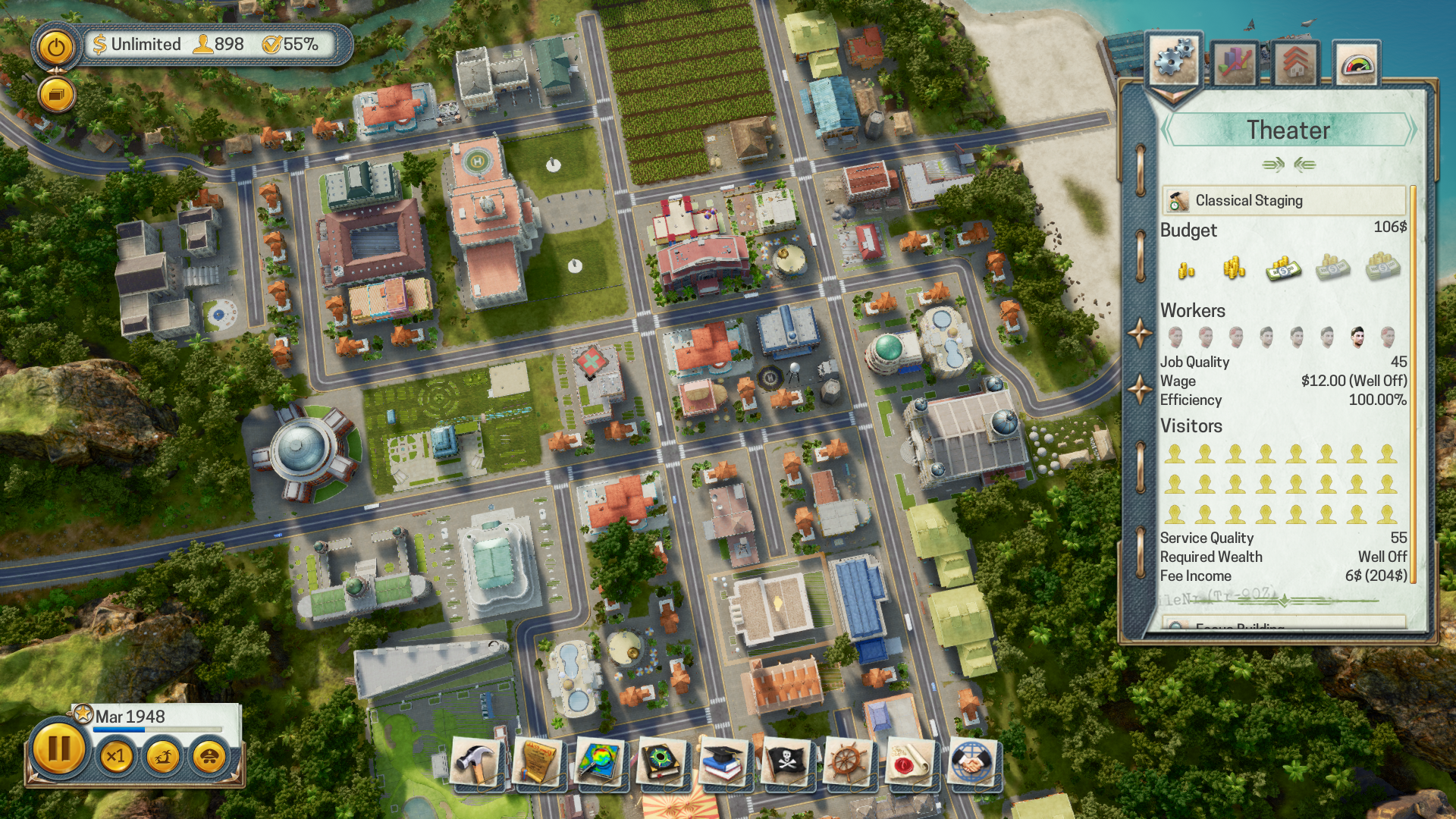Screen dimensions: 1456x819
Task: Select previous building via left Theater chevron
Action: click(x=1166, y=130)
